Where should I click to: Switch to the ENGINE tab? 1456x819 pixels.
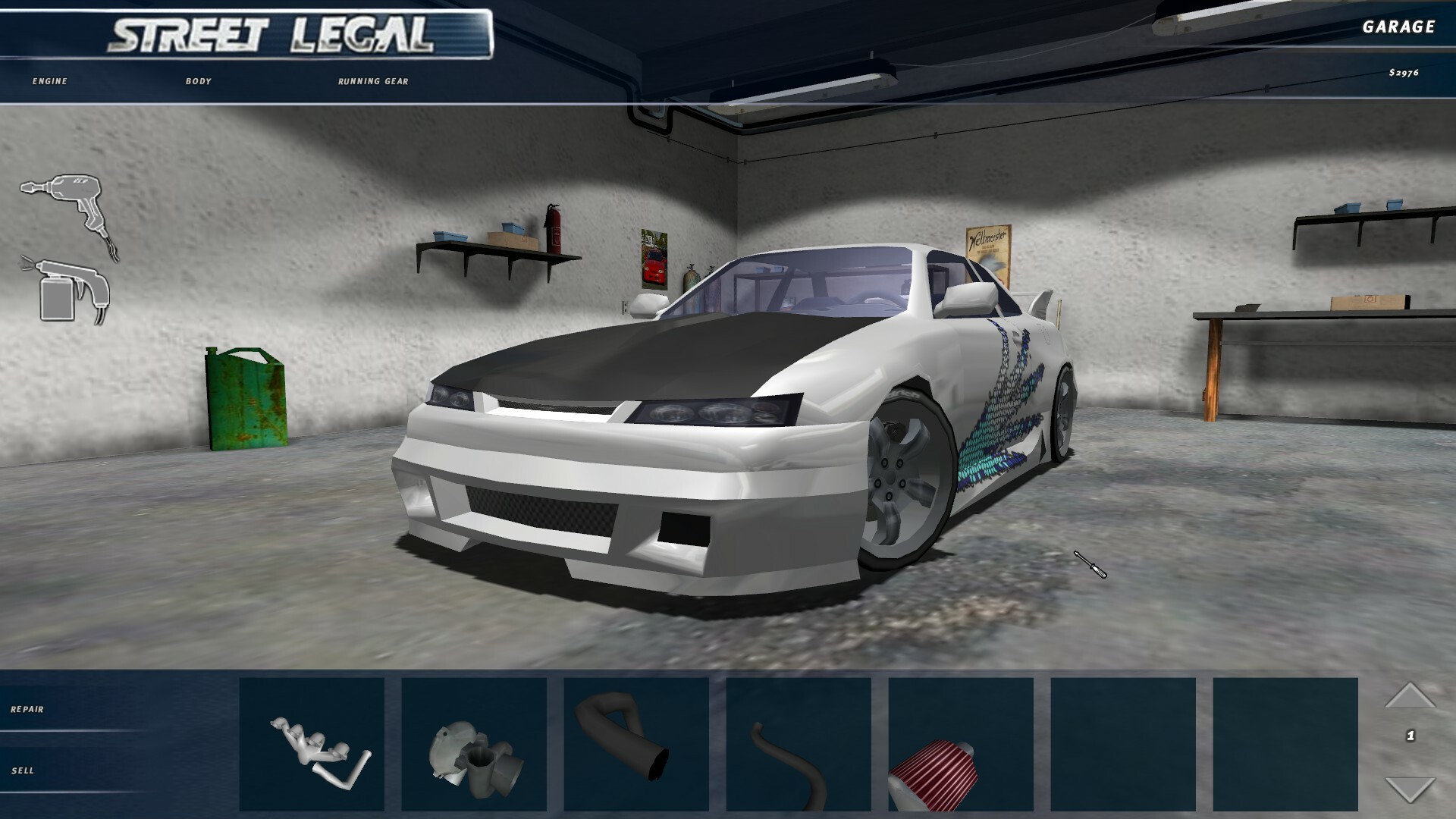click(48, 80)
